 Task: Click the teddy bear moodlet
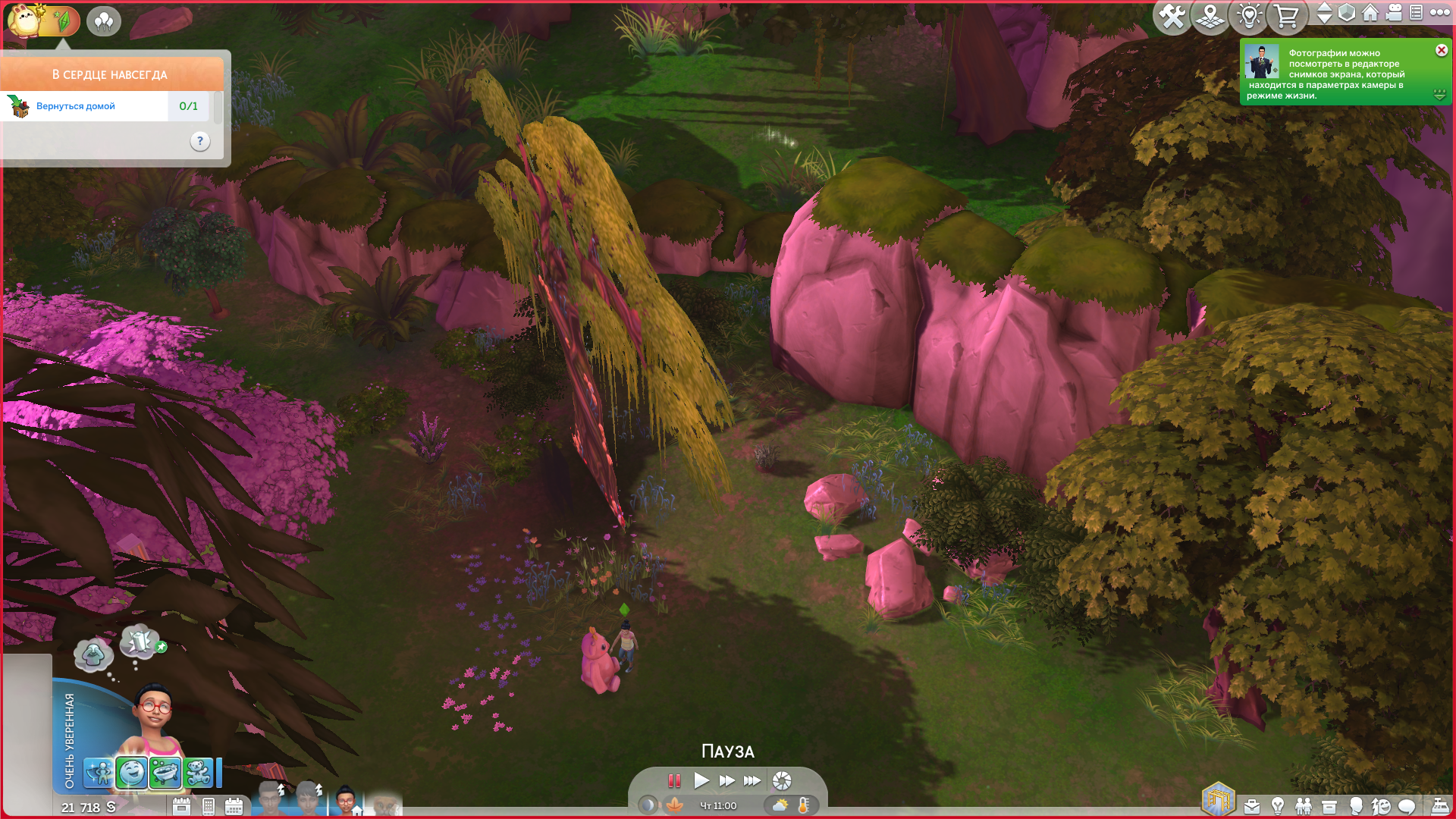coord(198,773)
